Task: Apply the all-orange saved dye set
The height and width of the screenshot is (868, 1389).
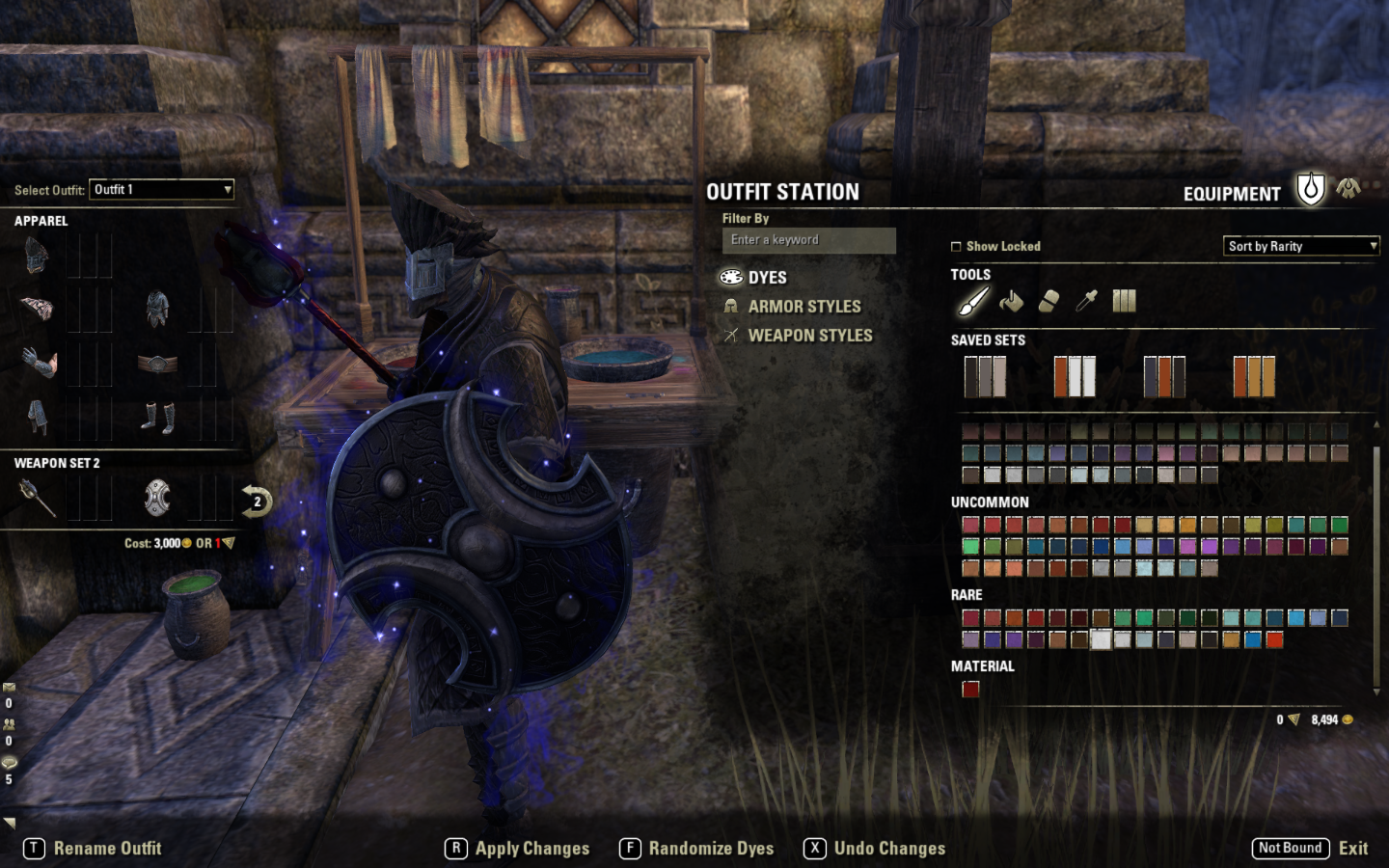Action: pos(1254,376)
